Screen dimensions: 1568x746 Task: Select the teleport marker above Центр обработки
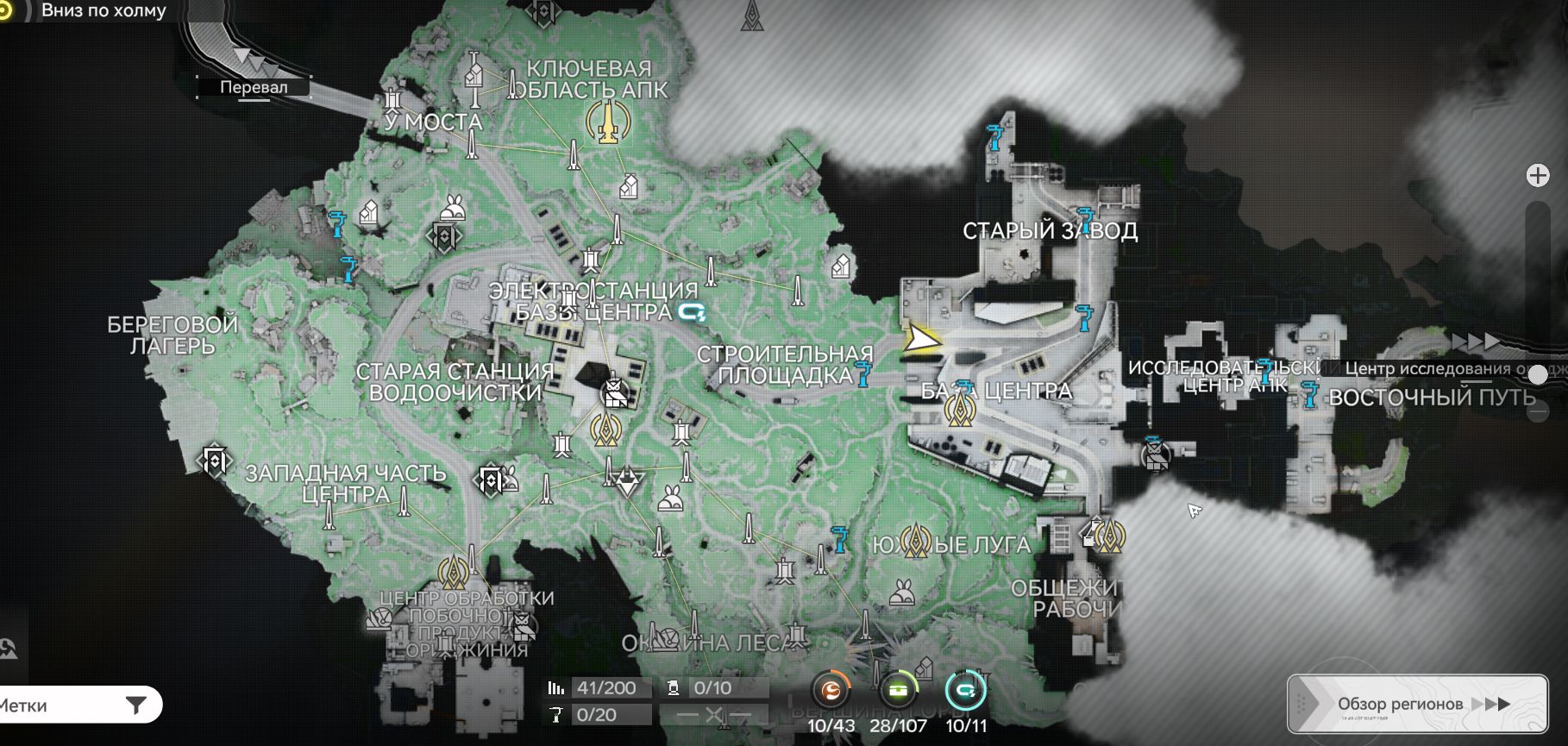(454, 570)
